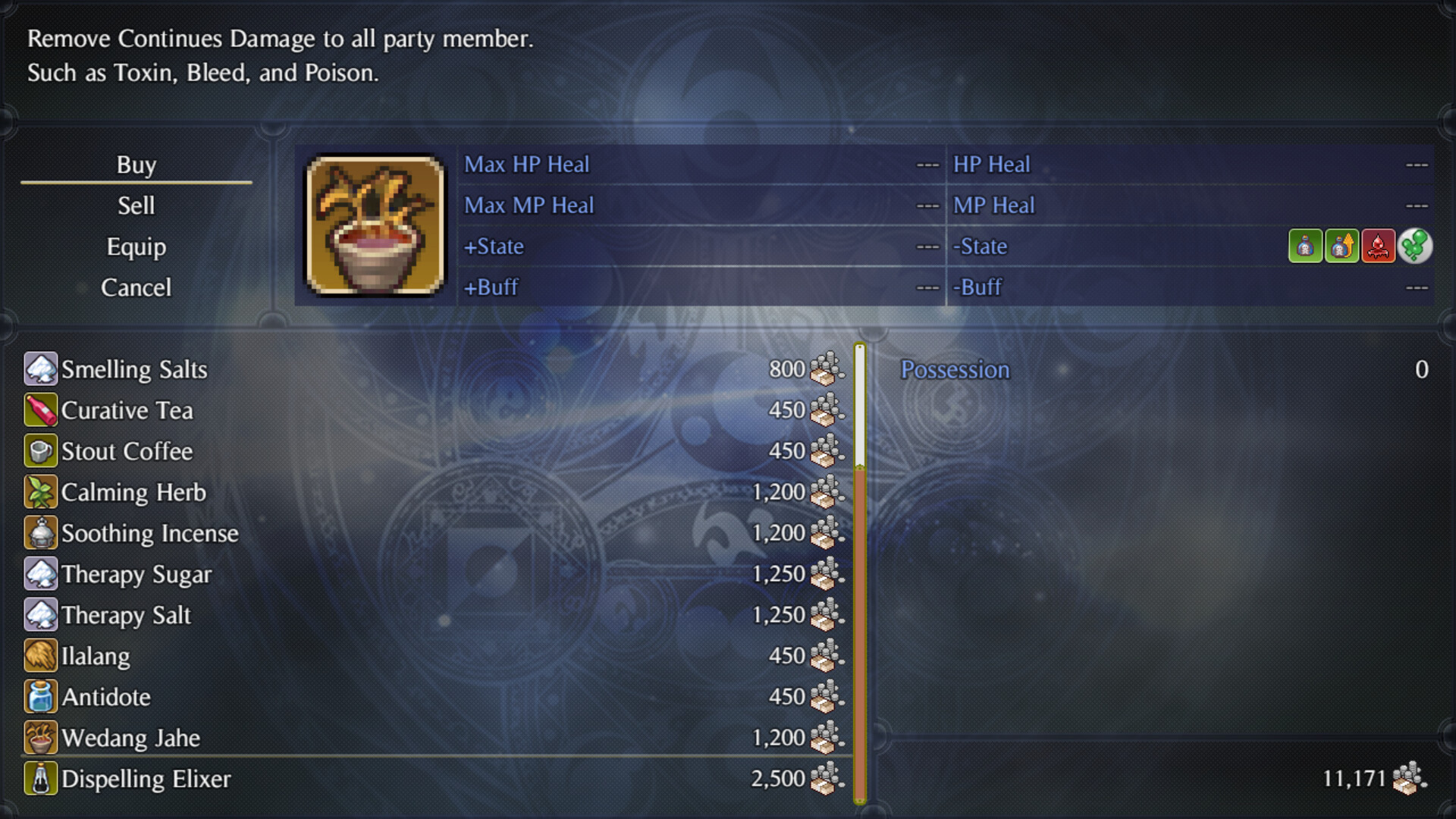Click the poison bottle with arrow icon
The image size is (1456, 819).
[1342, 246]
